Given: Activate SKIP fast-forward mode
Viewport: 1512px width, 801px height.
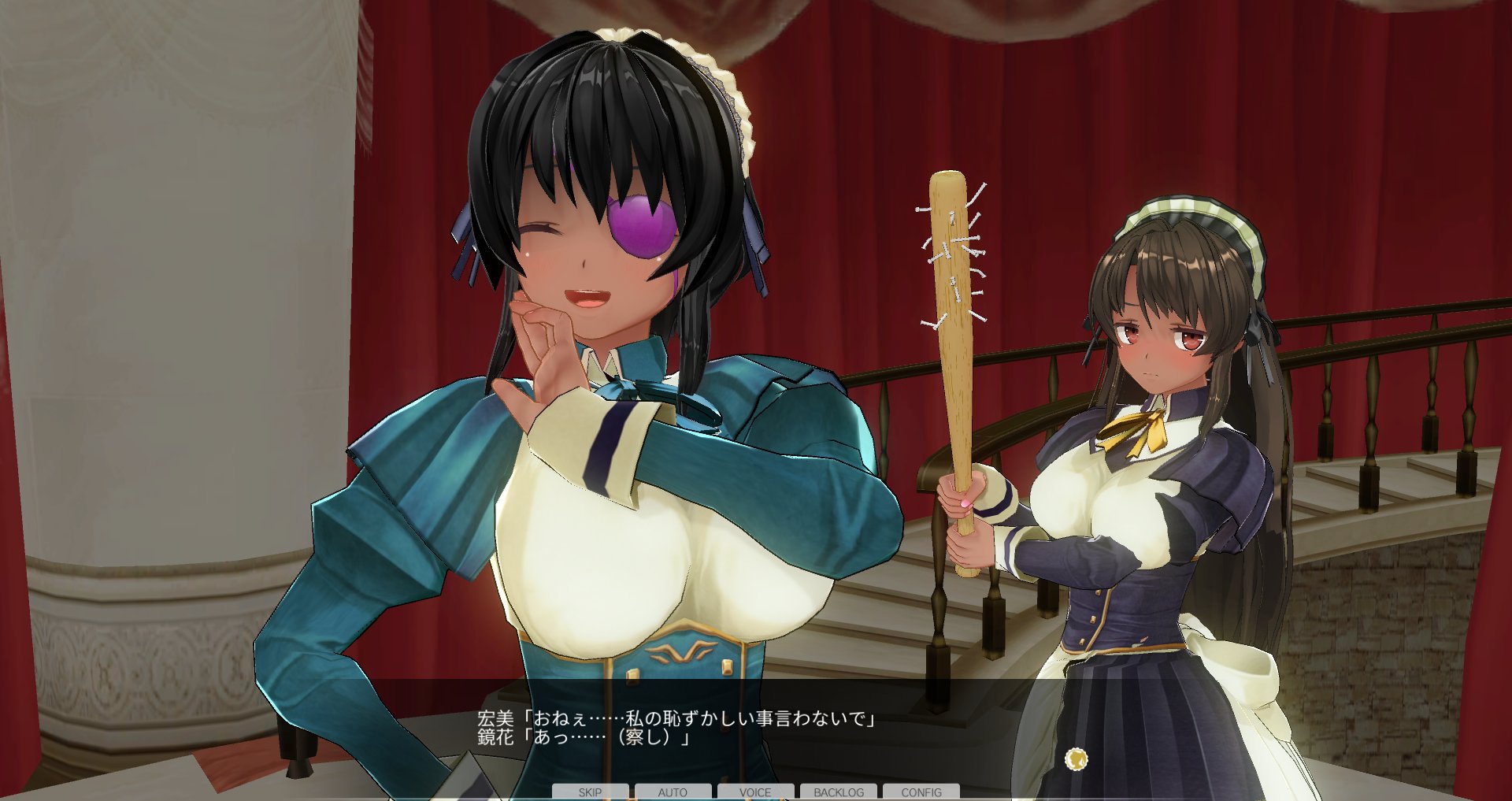Looking at the screenshot, I should pyautogui.click(x=589, y=792).
